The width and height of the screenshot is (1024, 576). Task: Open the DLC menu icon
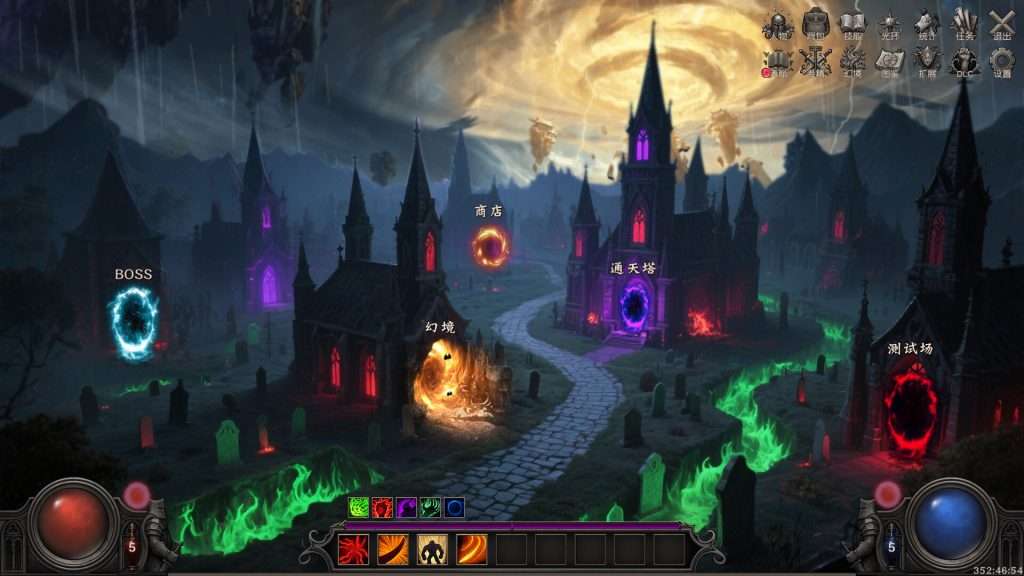tap(964, 62)
